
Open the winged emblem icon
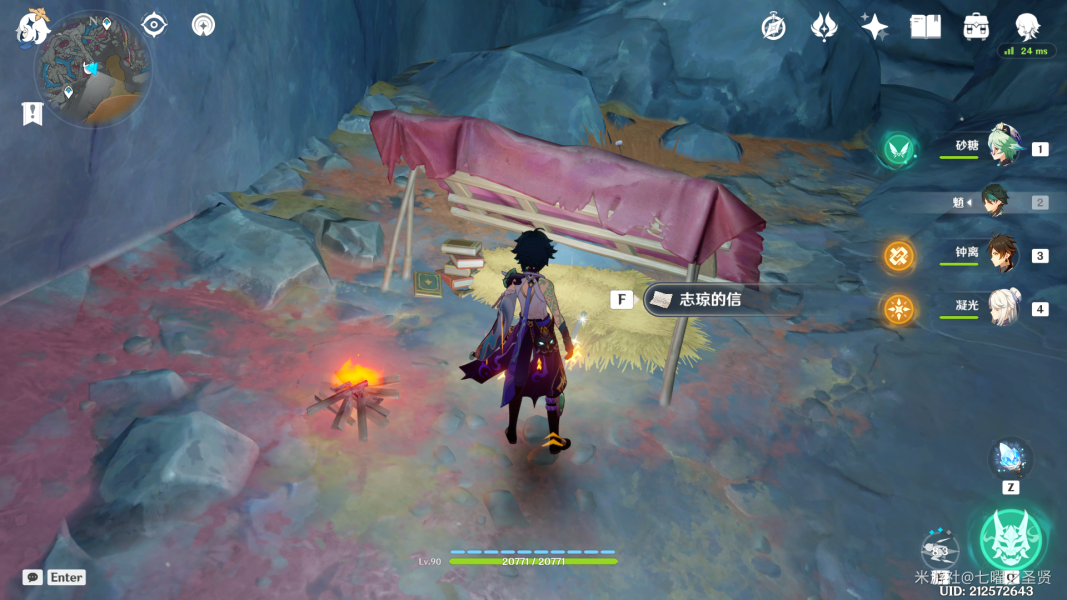tap(823, 27)
